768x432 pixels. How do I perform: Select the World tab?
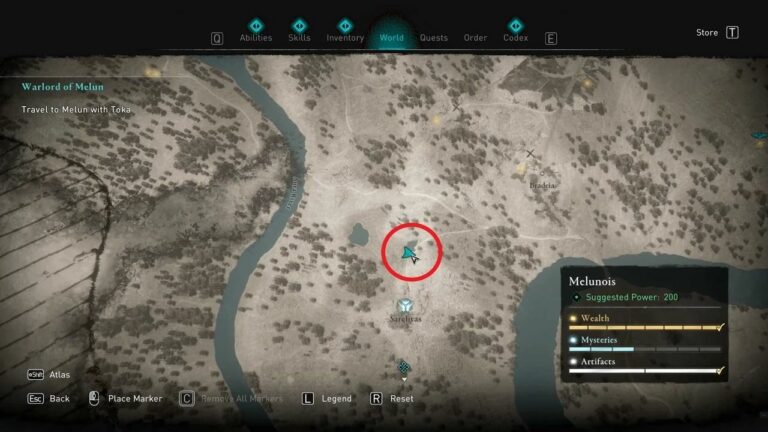[x=392, y=38]
